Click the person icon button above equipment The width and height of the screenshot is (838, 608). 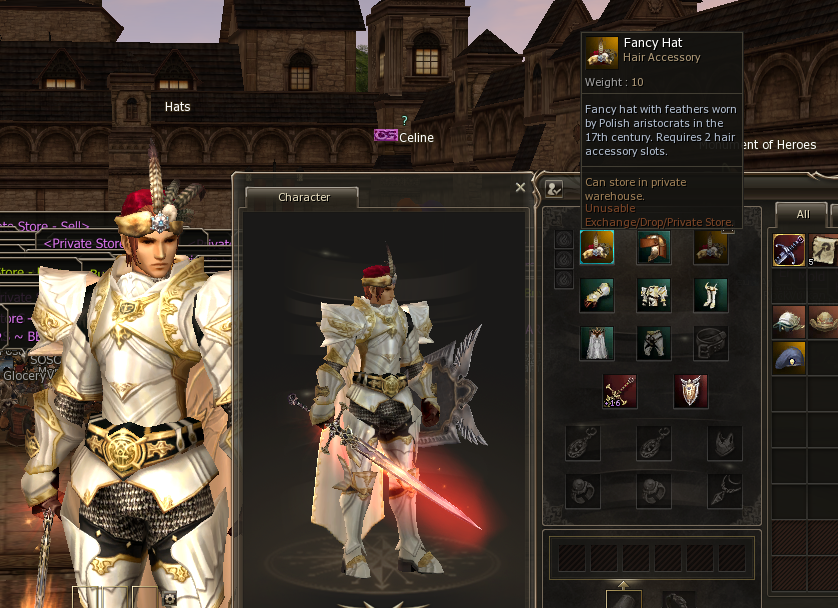pyautogui.click(x=554, y=187)
